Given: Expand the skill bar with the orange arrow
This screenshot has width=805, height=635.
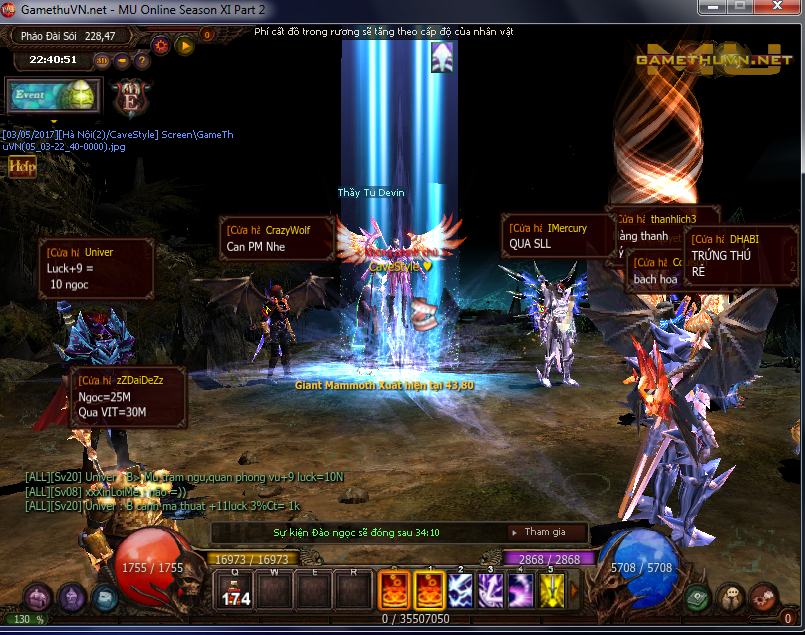Looking at the screenshot, I should [575, 590].
